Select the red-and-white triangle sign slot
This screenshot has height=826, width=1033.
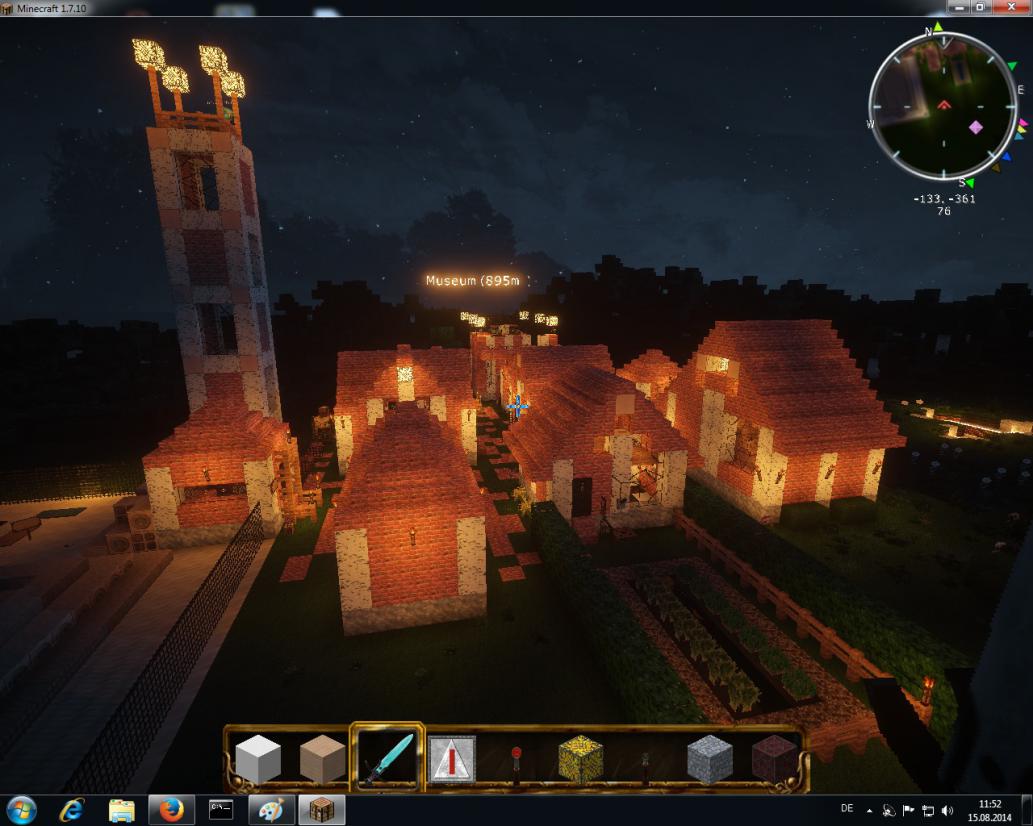pyautogui.click(x=452, y=760)
